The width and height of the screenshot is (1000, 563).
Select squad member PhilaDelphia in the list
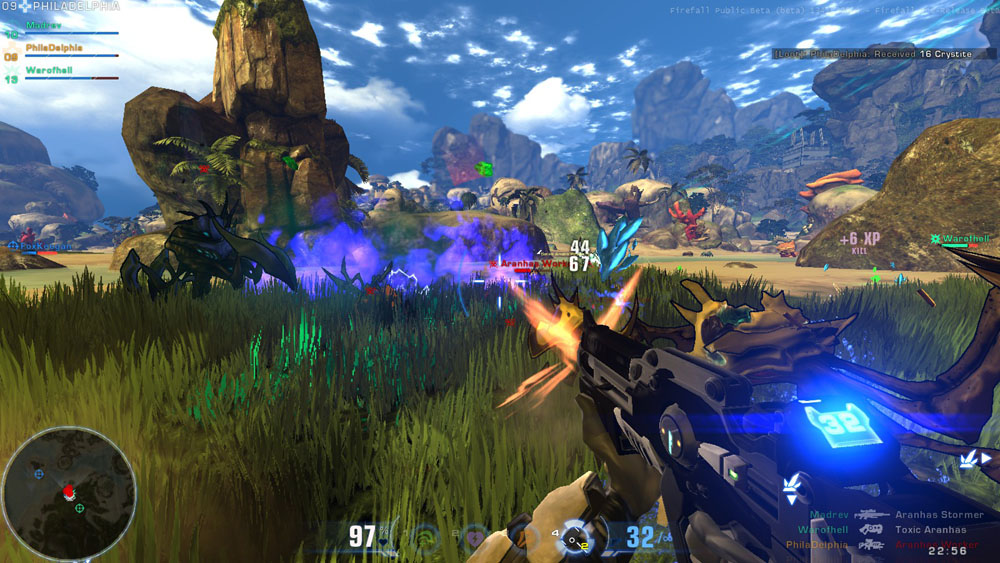(54, 47)
